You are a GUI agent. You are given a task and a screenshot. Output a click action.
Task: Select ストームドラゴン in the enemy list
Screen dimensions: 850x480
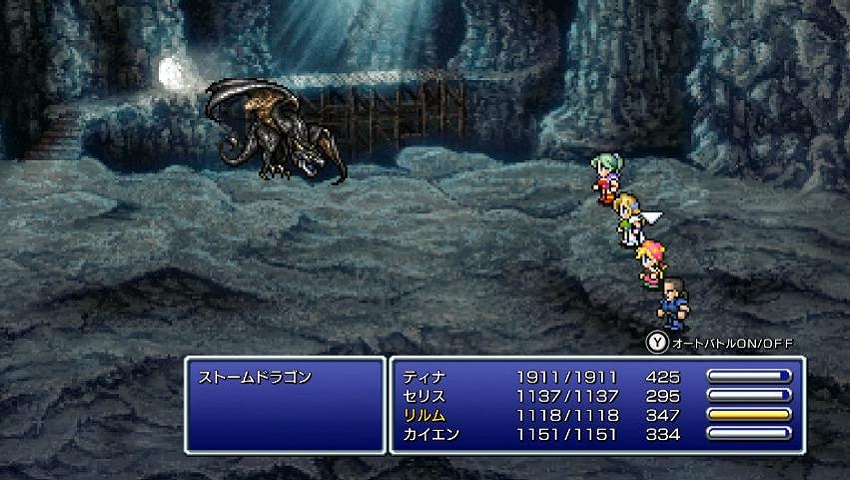click(256, 378)
